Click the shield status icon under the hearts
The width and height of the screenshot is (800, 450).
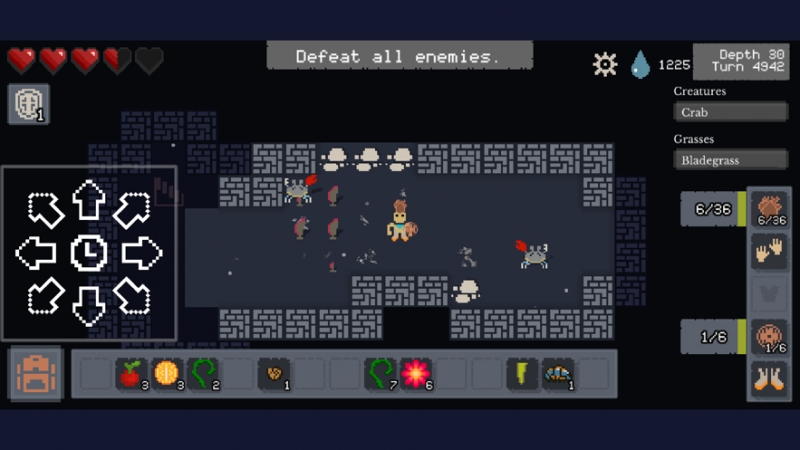click(28, 104)
